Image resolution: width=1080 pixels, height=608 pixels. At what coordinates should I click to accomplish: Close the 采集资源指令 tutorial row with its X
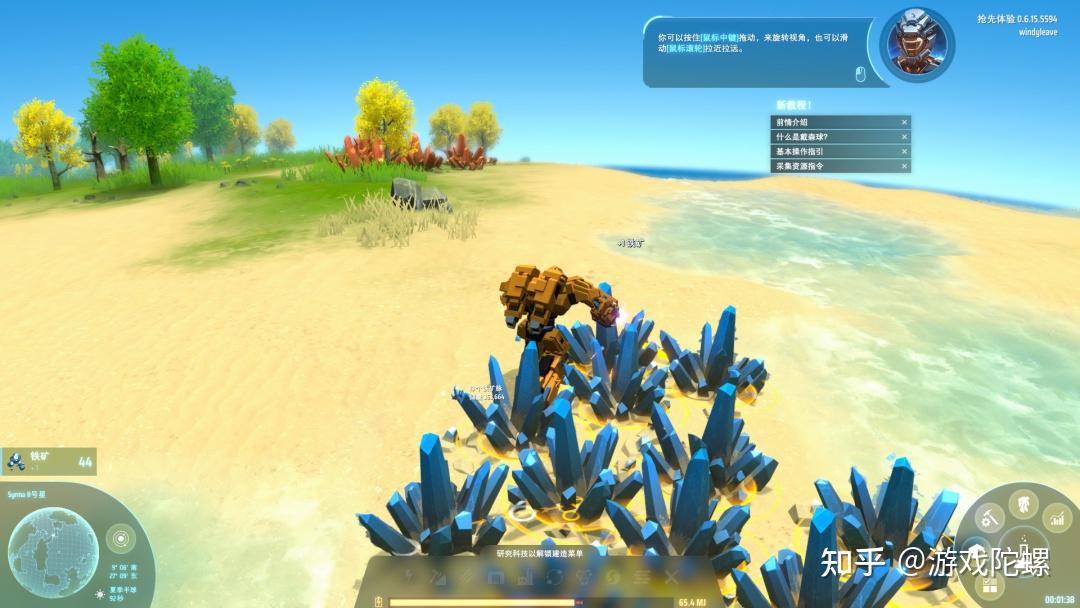tap(904, 166)
